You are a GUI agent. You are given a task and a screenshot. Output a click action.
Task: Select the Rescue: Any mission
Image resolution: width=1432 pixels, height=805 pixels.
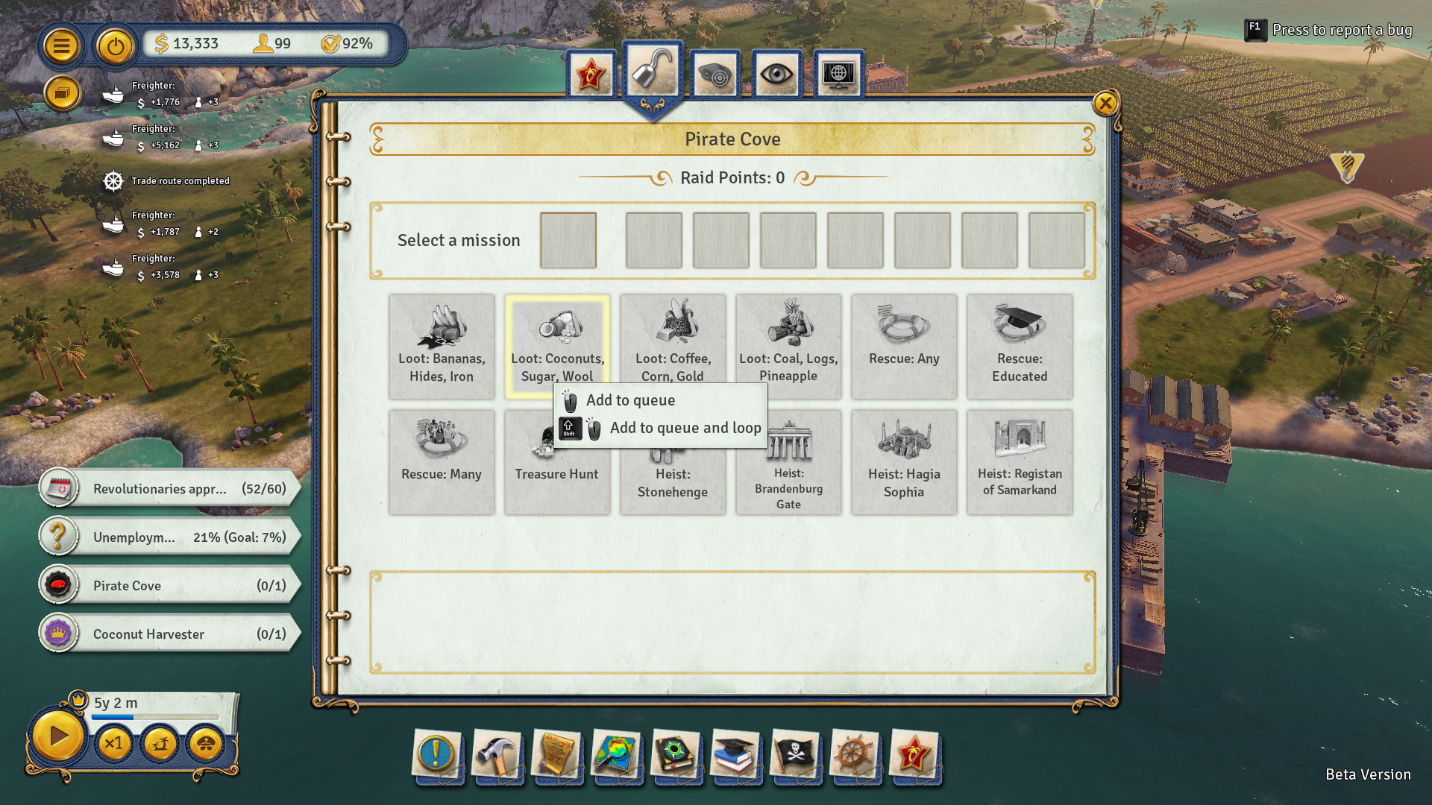tap(904, 346)
